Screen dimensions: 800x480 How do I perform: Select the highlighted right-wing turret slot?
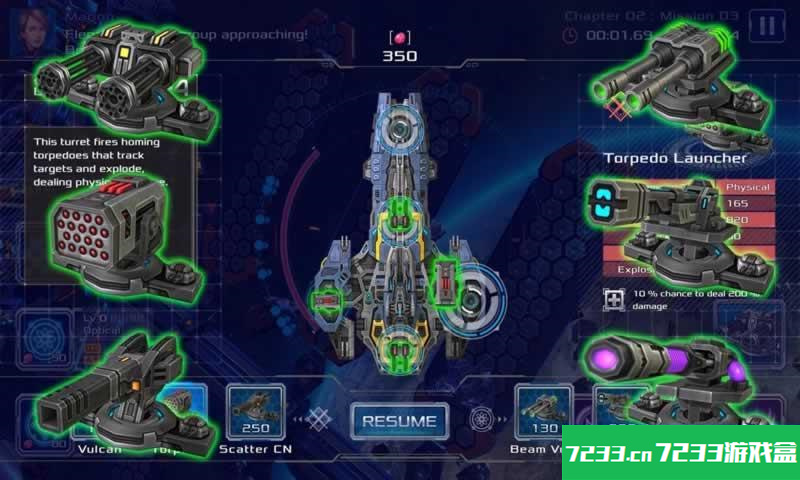(x=444, y=283)
